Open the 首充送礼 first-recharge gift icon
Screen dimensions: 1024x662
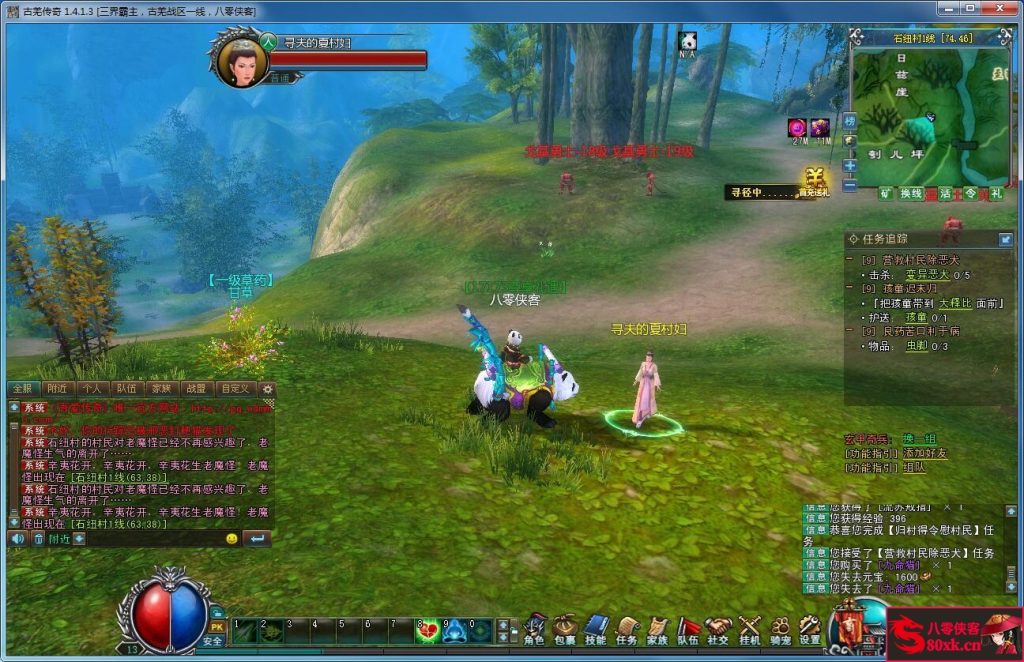tap(814, 180)
